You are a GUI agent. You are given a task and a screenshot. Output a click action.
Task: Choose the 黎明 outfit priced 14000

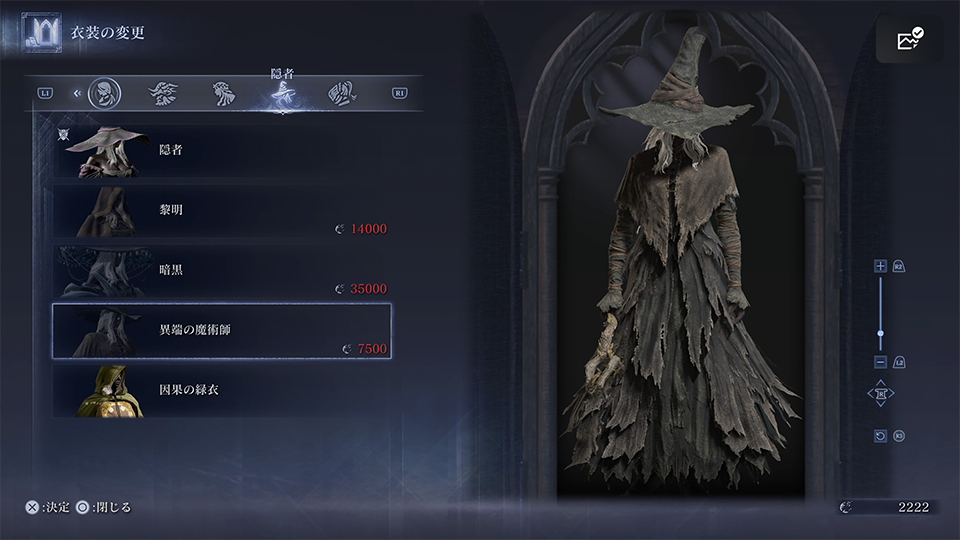tap(220, 211)
